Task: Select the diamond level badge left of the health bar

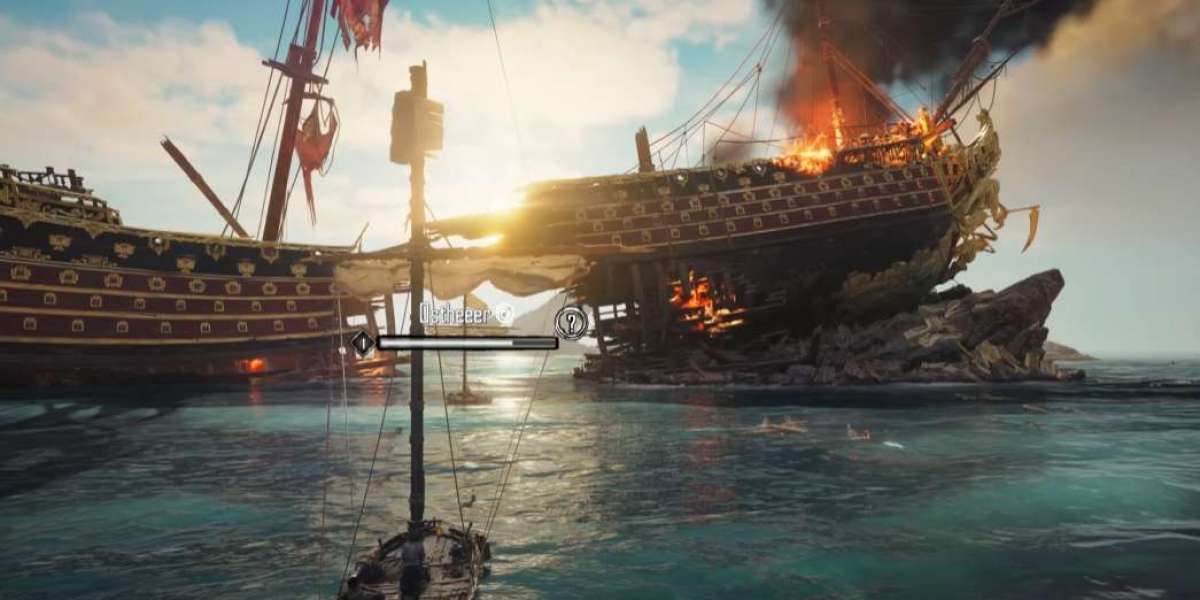Action: point(362,343)
